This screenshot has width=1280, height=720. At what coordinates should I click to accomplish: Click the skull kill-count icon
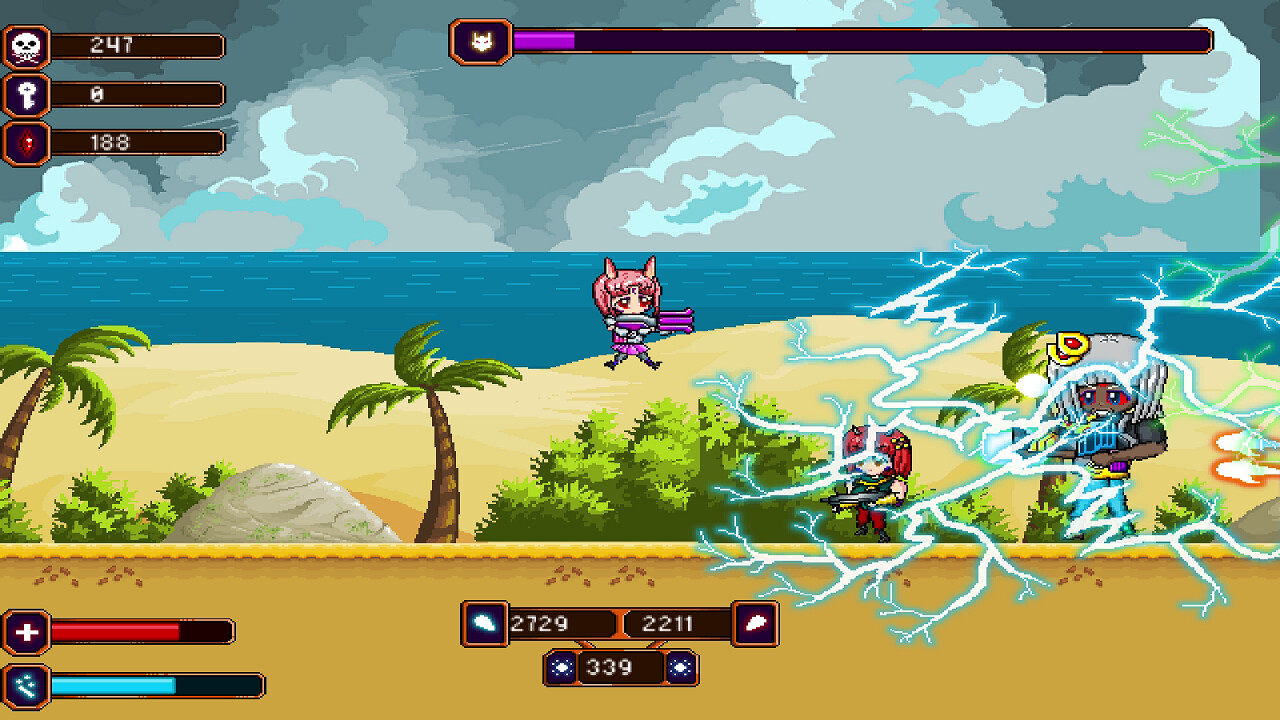click(27, 46)
